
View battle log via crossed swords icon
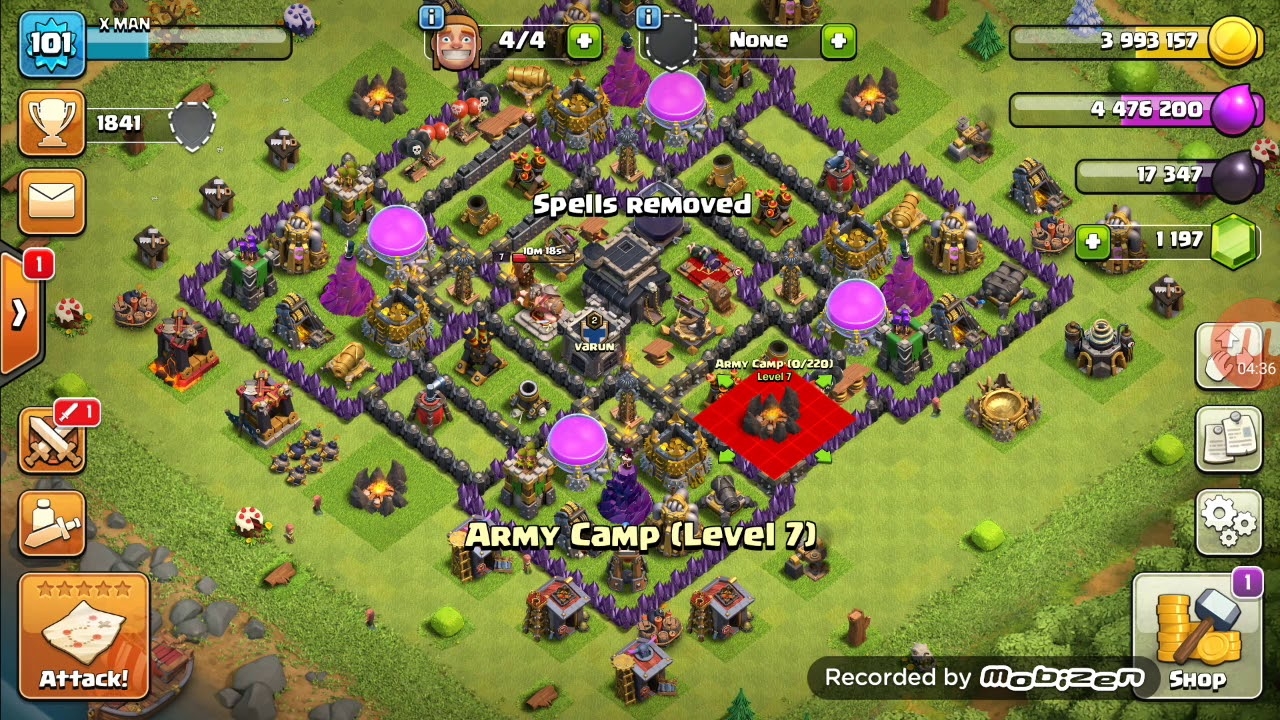coord(52,440)
